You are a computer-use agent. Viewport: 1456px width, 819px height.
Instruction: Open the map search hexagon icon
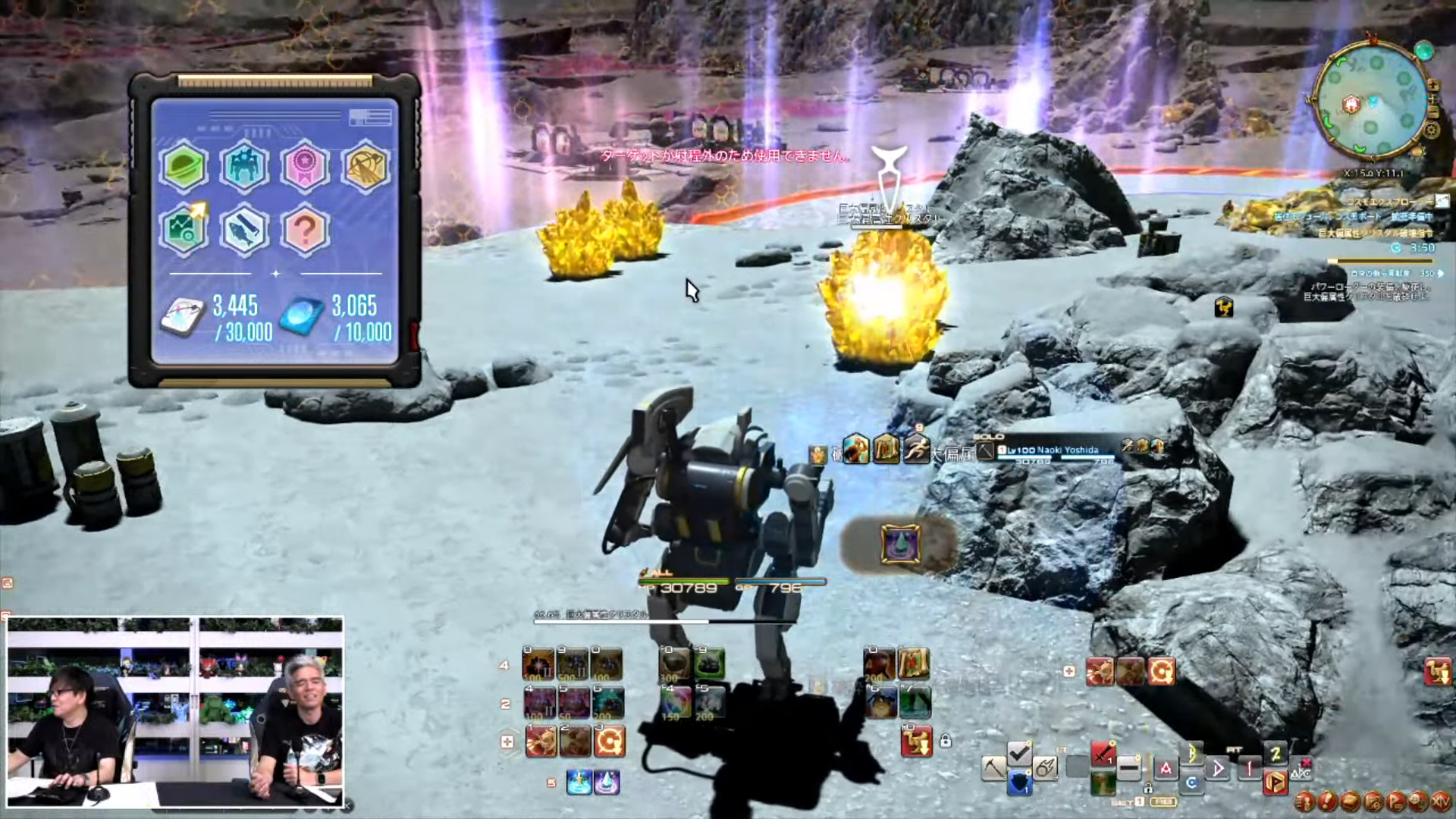[184, 229]
